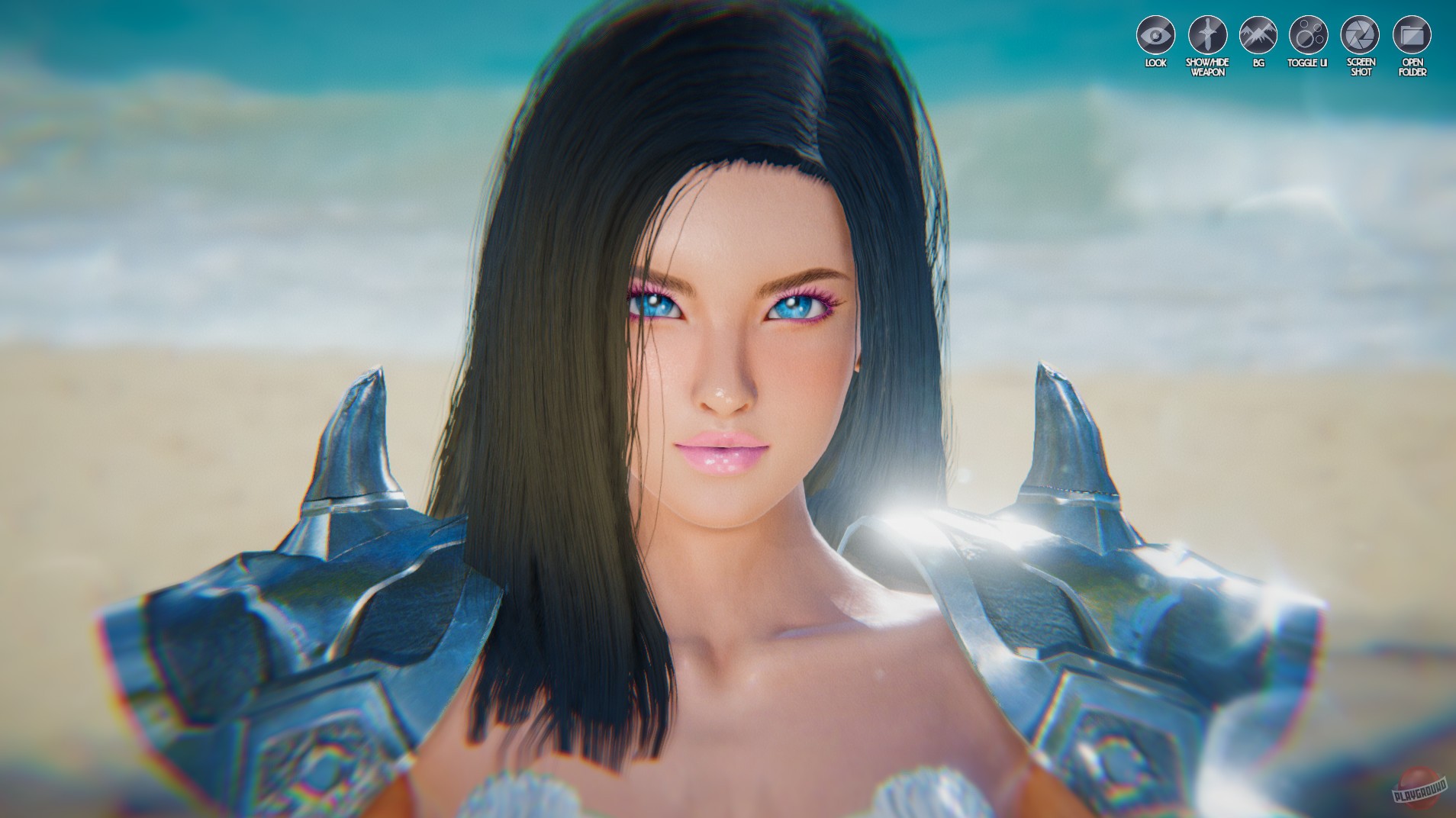Open the background selection with BG
This screenshot has height=818, width=1456.
pos(1259,34)
